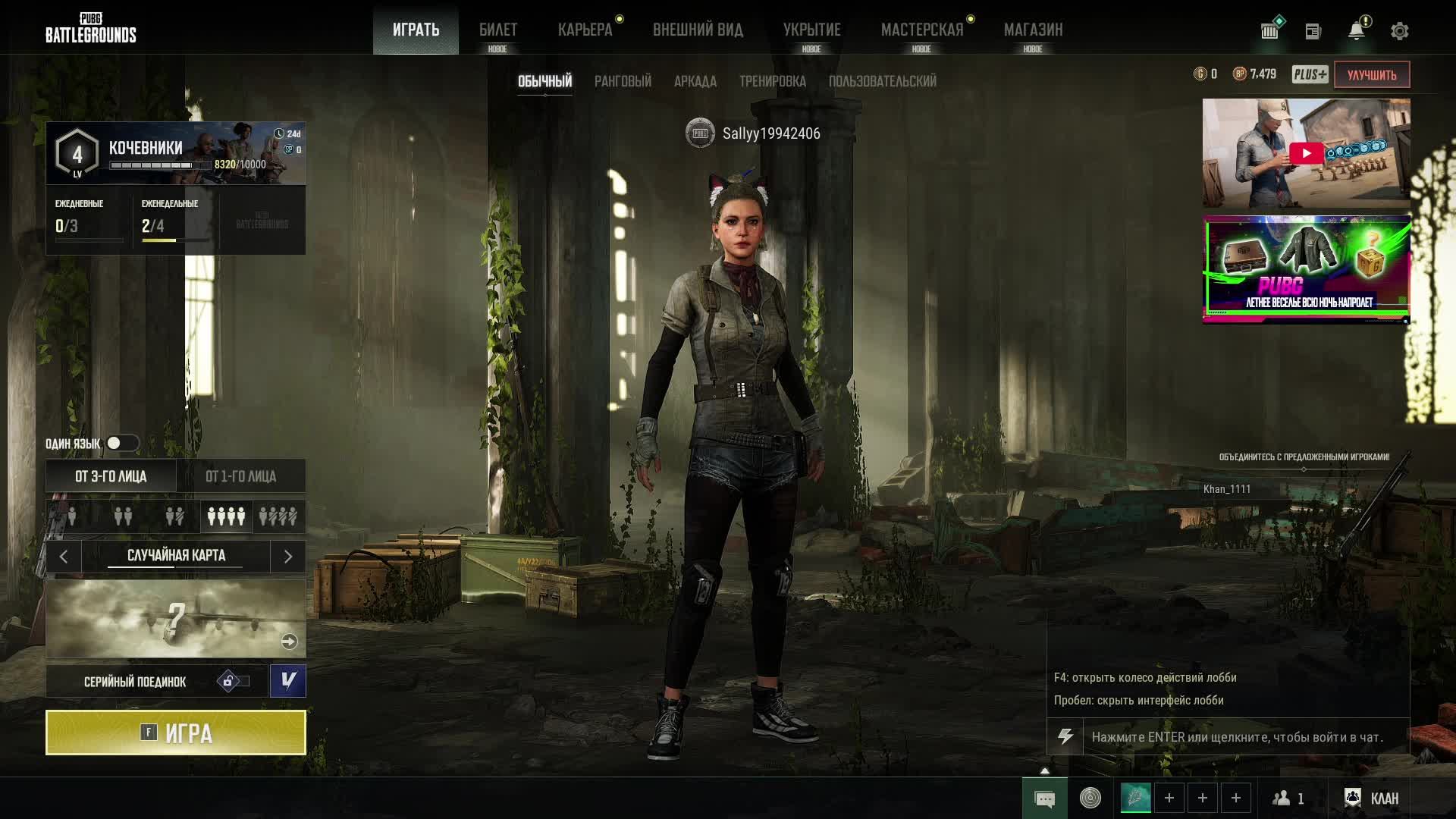Open the gear settings icon
The width and height of the screenshot is (1456, 819).
pyautogui.click(x=1399, y=31)
